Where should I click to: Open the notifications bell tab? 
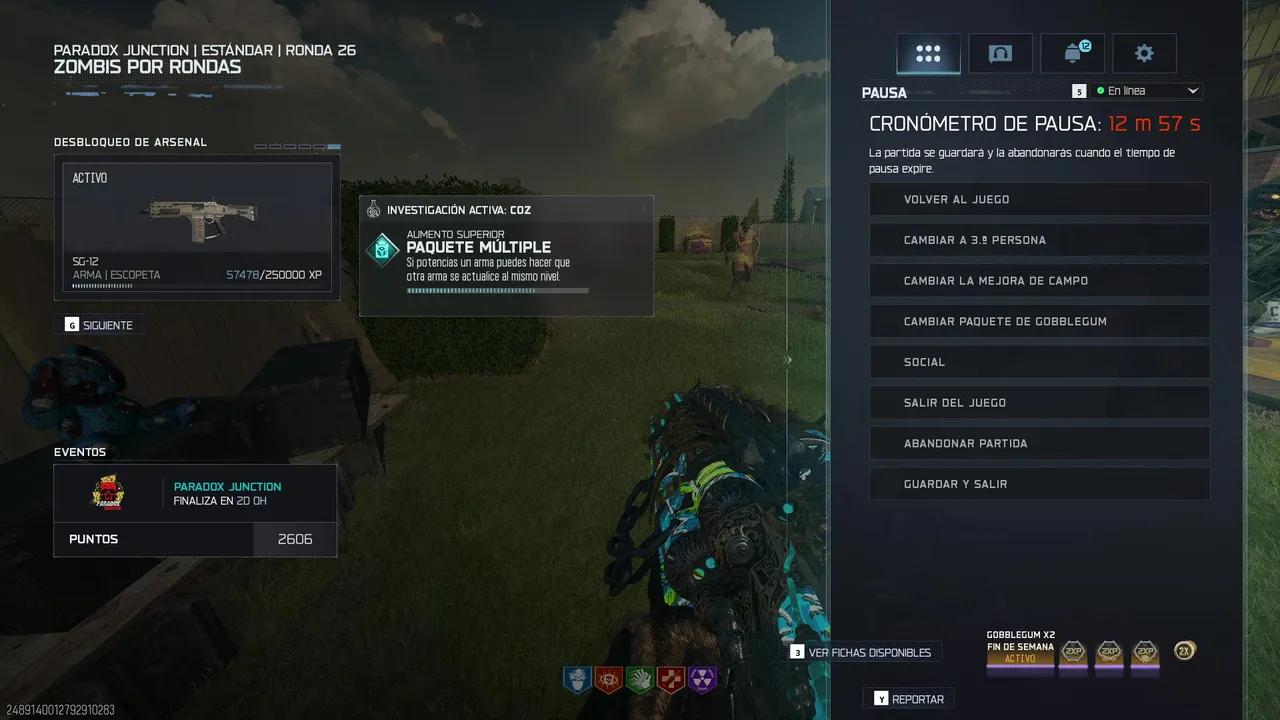1073,54
